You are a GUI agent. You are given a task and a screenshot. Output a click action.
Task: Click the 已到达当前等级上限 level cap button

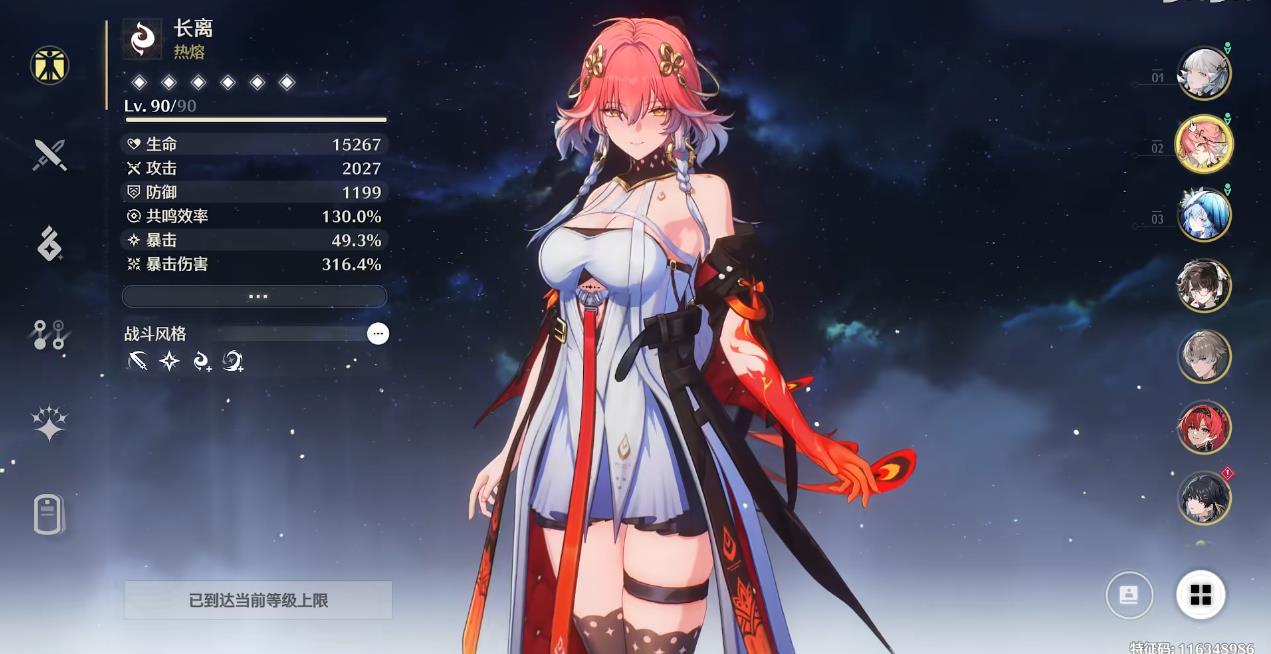(258, 600)
